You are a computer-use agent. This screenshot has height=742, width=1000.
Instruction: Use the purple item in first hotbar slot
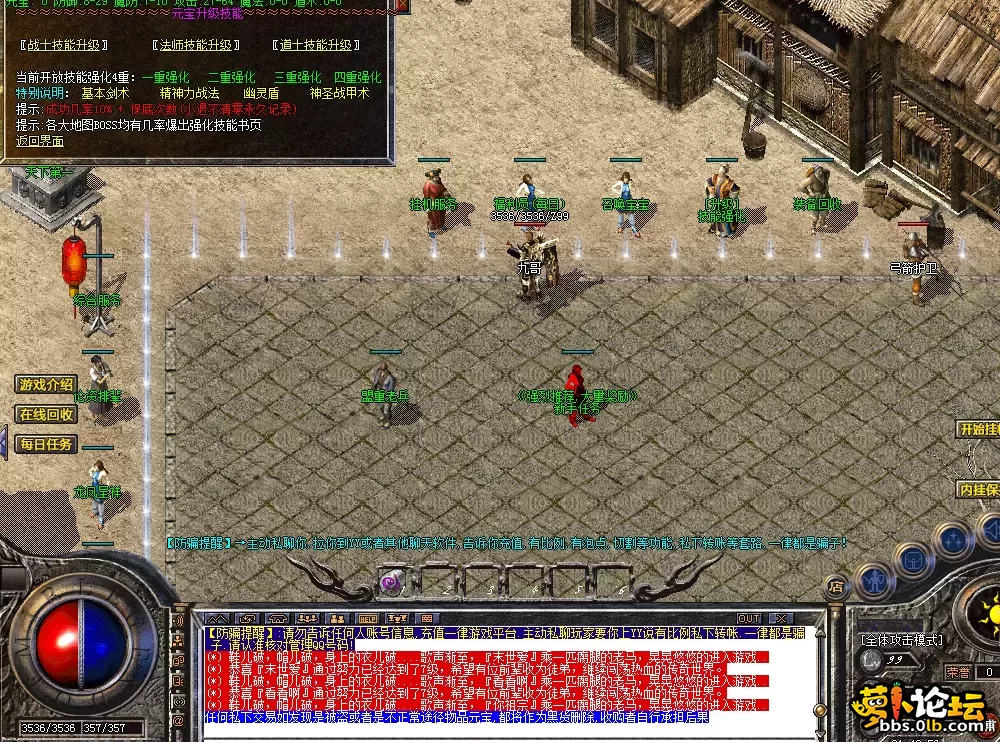[x=392, y=580]
